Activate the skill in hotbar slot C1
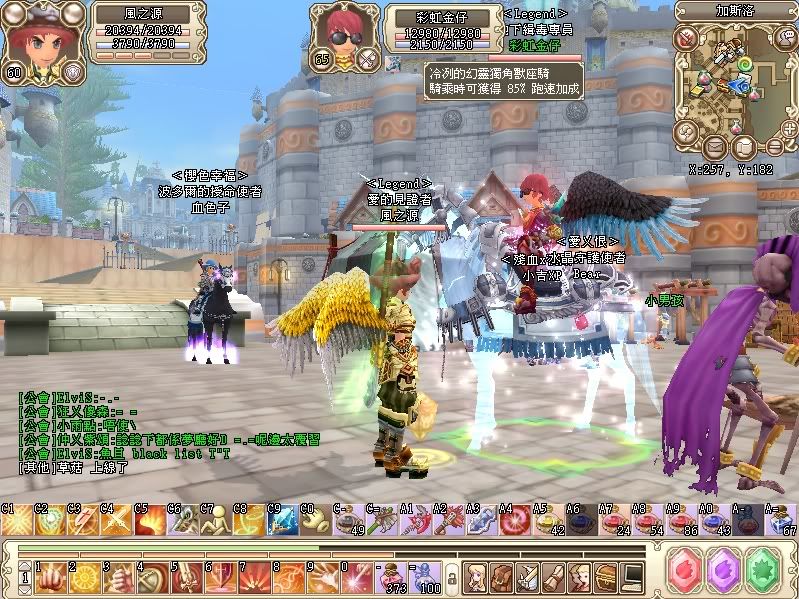Viewport: 799px width, 599px height. (17, 521)
